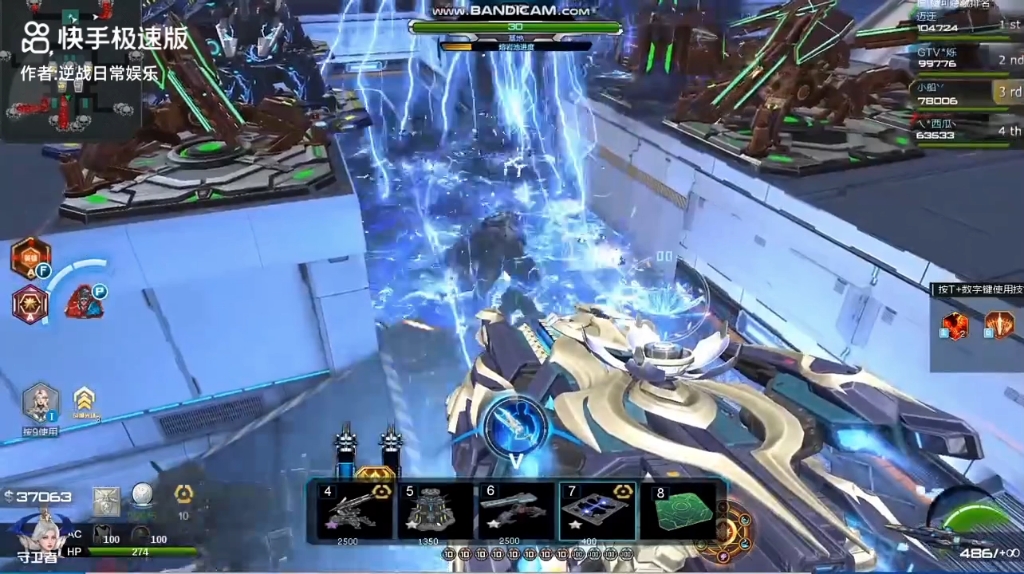This screenshot has height=574, width=1024.
Task: Click the red mech icon marked P
Action: click(85, 300)
